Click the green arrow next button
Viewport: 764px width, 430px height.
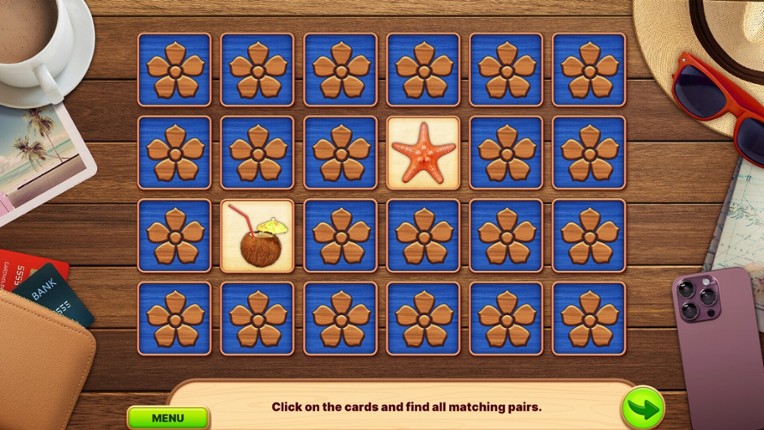(x=642, y=408)
